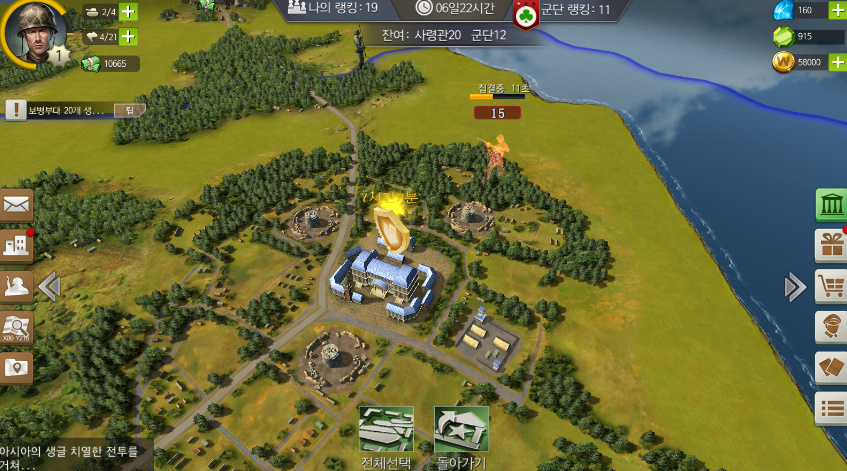Image resolution: width=847 pixels, height=471 pixels.
Task: Open the cards menu
Action: 831,367
